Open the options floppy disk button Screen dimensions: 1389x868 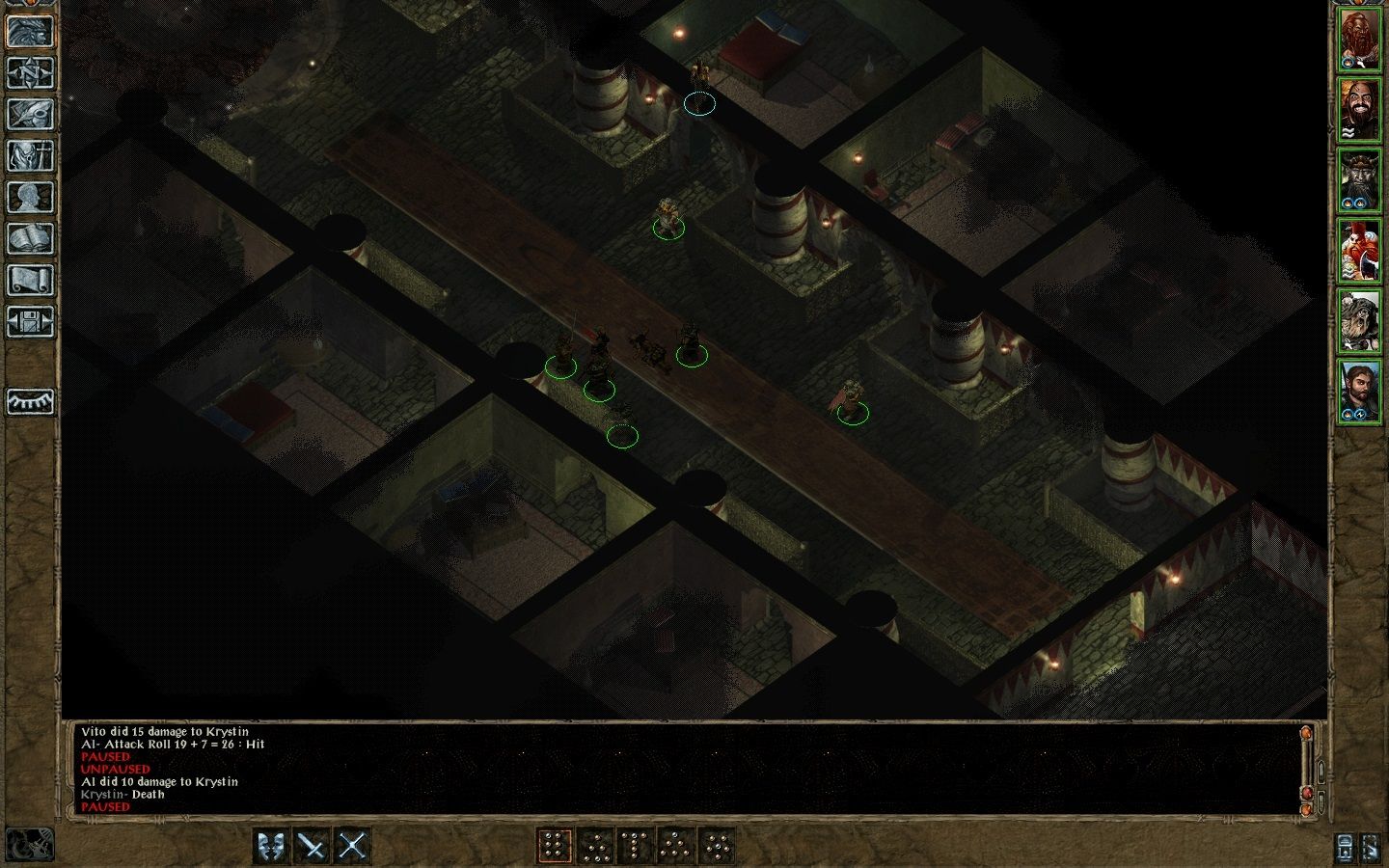(30, 321)
